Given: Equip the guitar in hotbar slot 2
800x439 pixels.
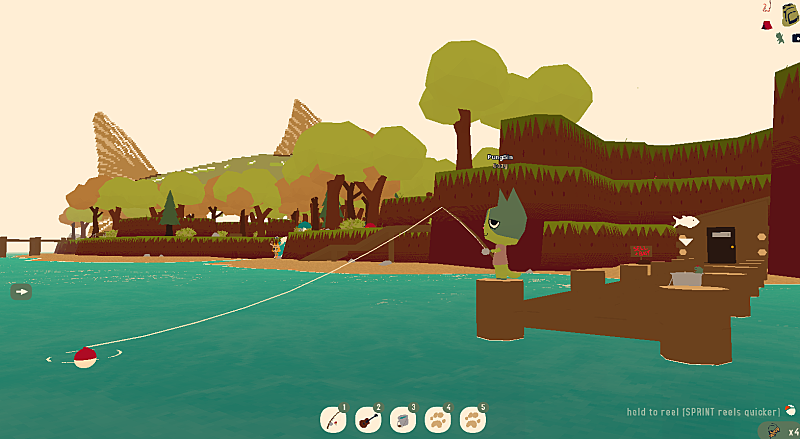Looking at the screenshot, I should [x=368, y=420].
